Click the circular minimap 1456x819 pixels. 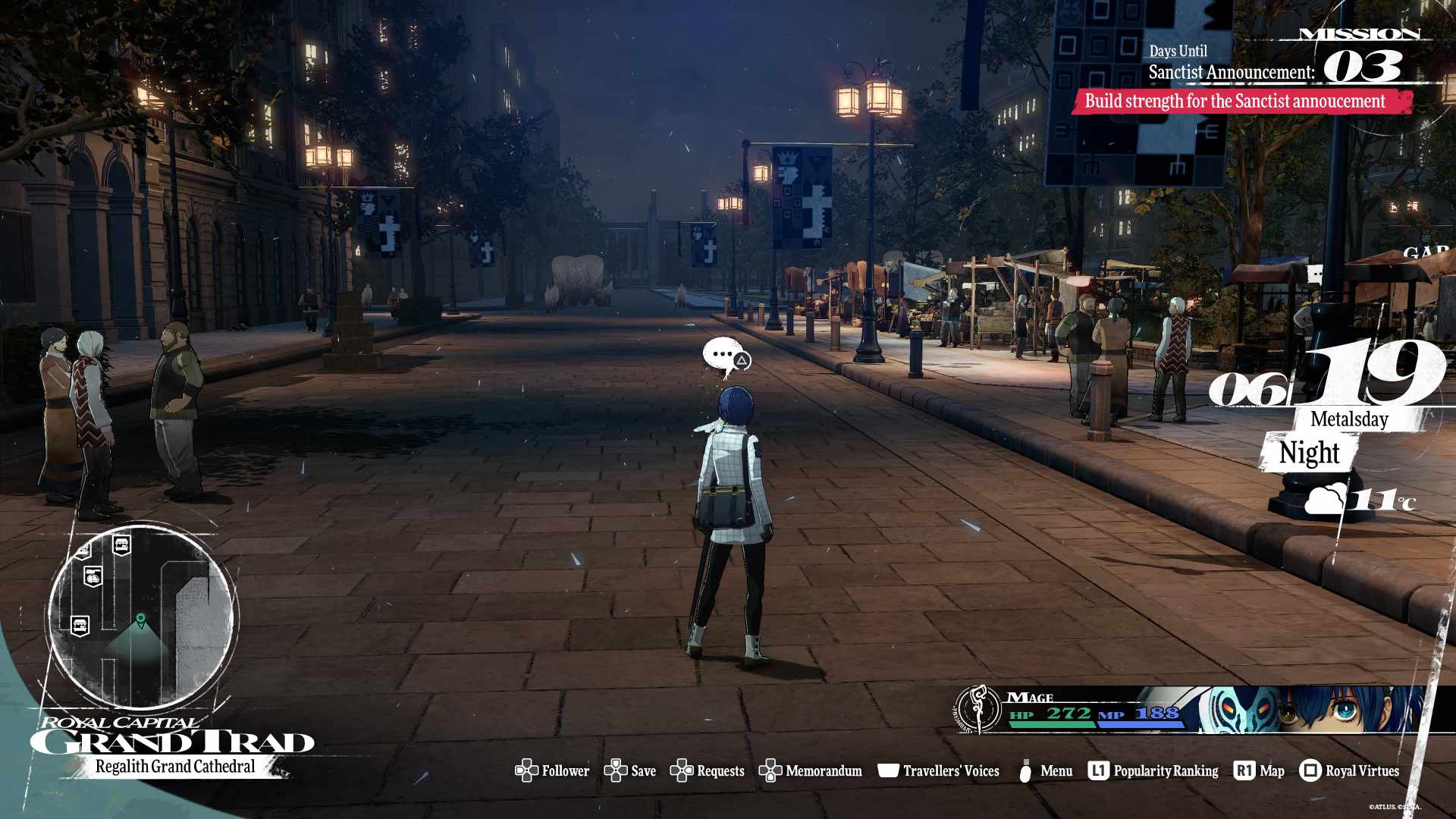click(x=141, y=616)
